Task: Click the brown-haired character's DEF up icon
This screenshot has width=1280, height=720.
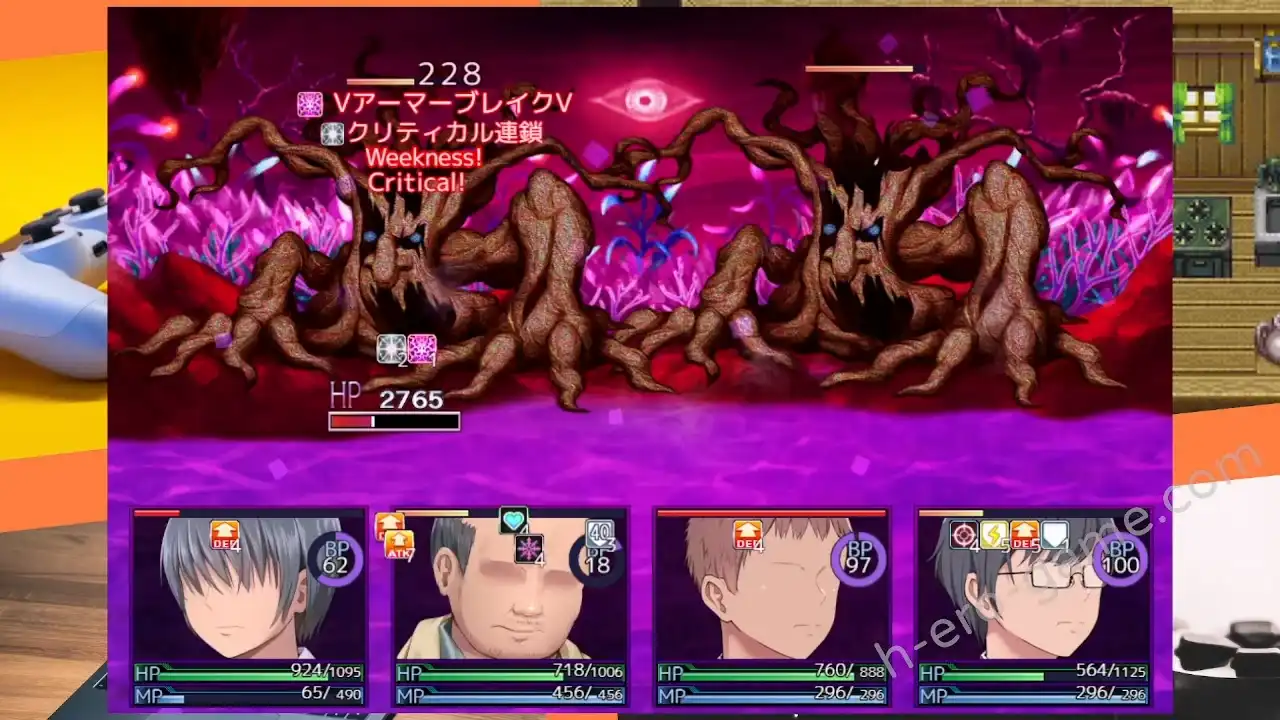Action: pos(747,535)
